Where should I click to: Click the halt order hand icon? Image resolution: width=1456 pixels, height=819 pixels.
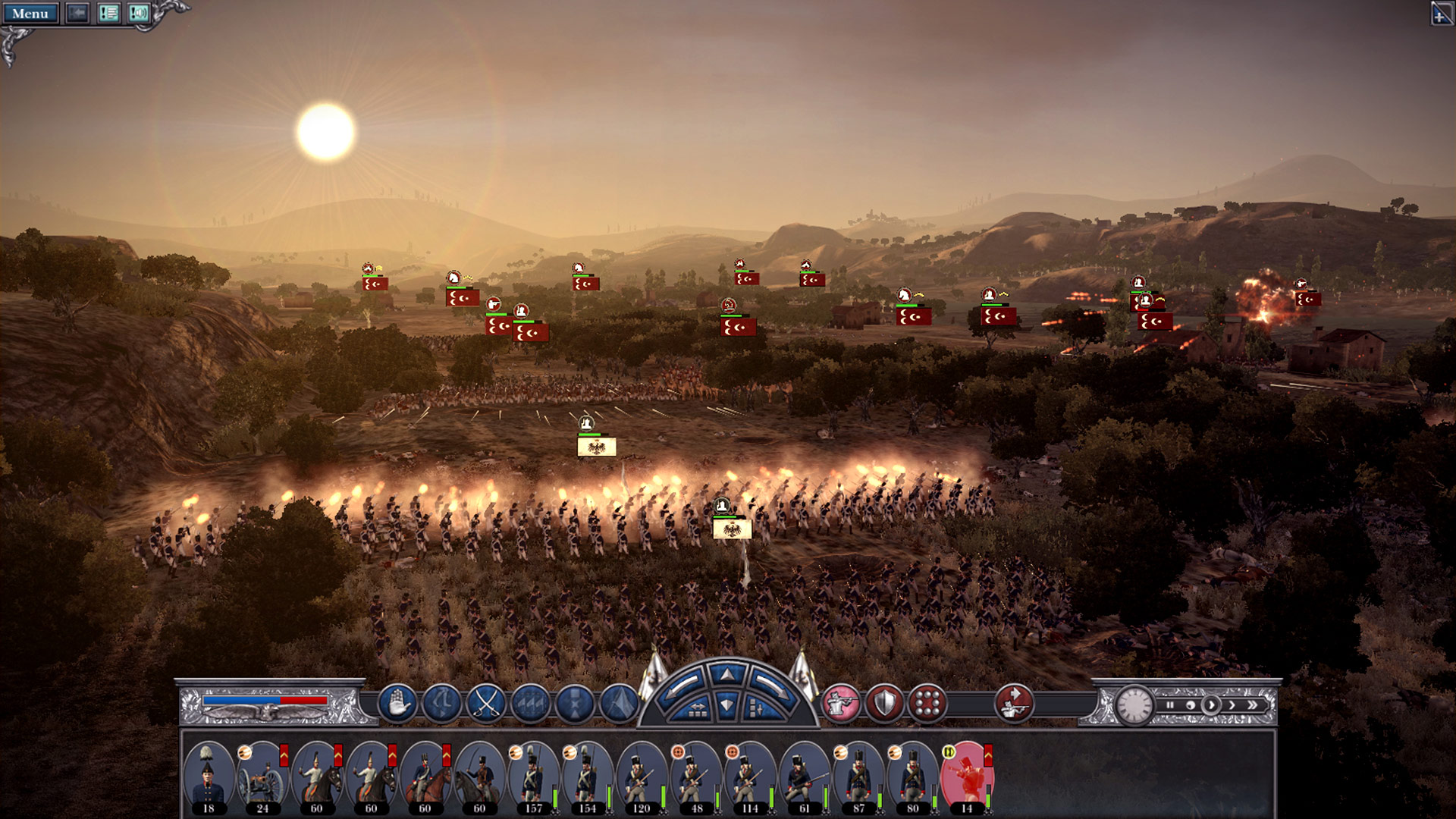(x=397, y=703)
